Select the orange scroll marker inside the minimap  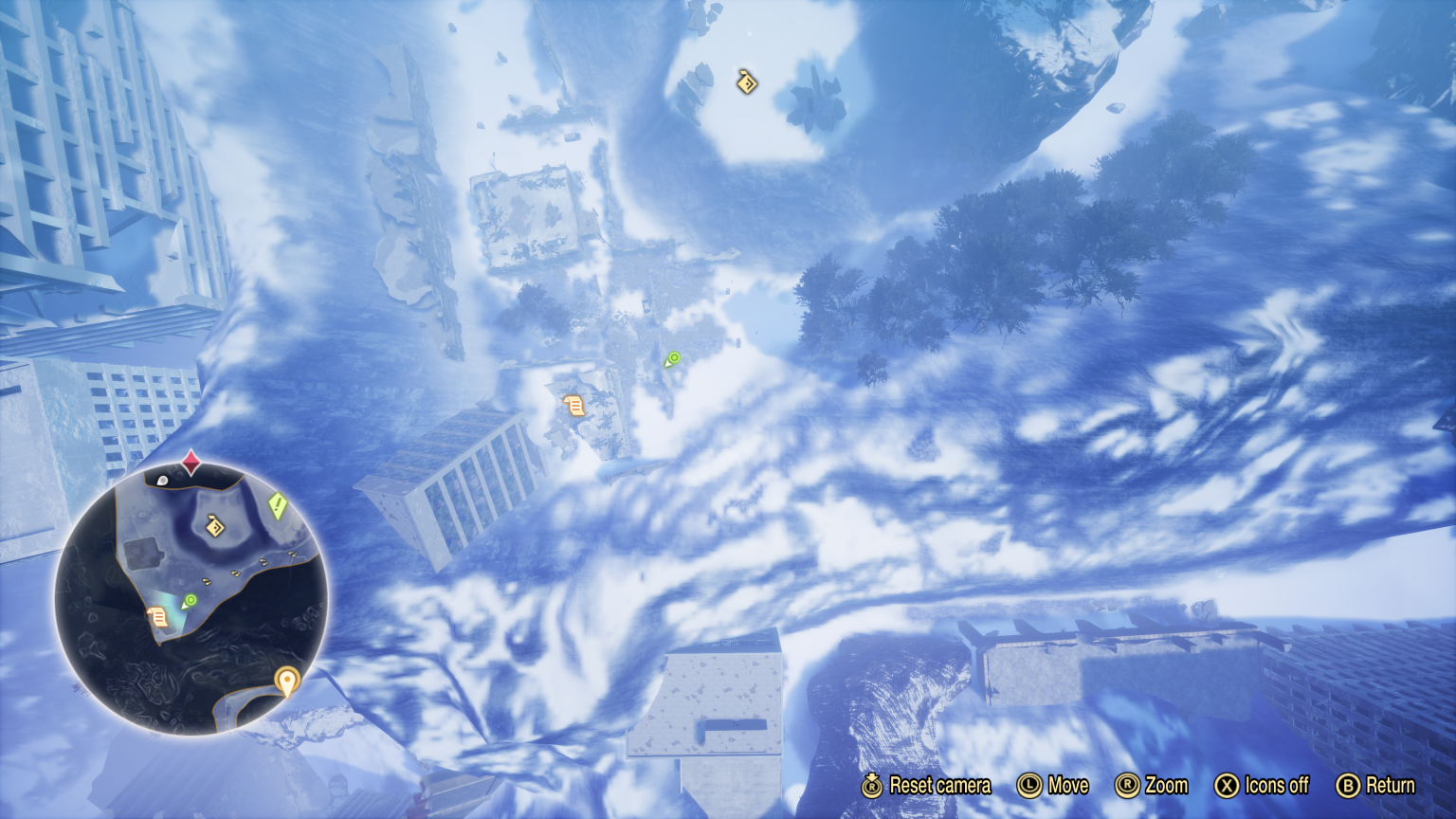(158, 617)
